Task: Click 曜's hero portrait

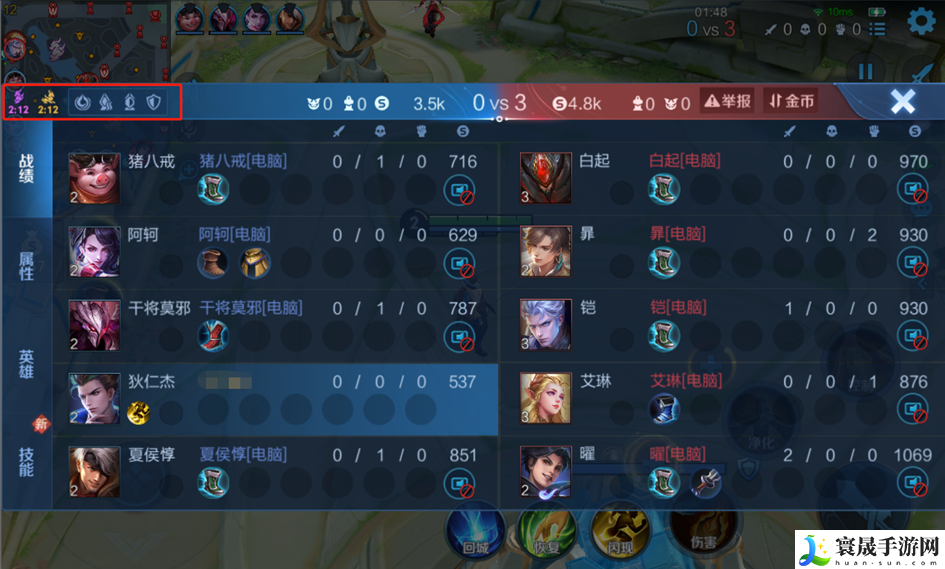Action: coord(546,472)
